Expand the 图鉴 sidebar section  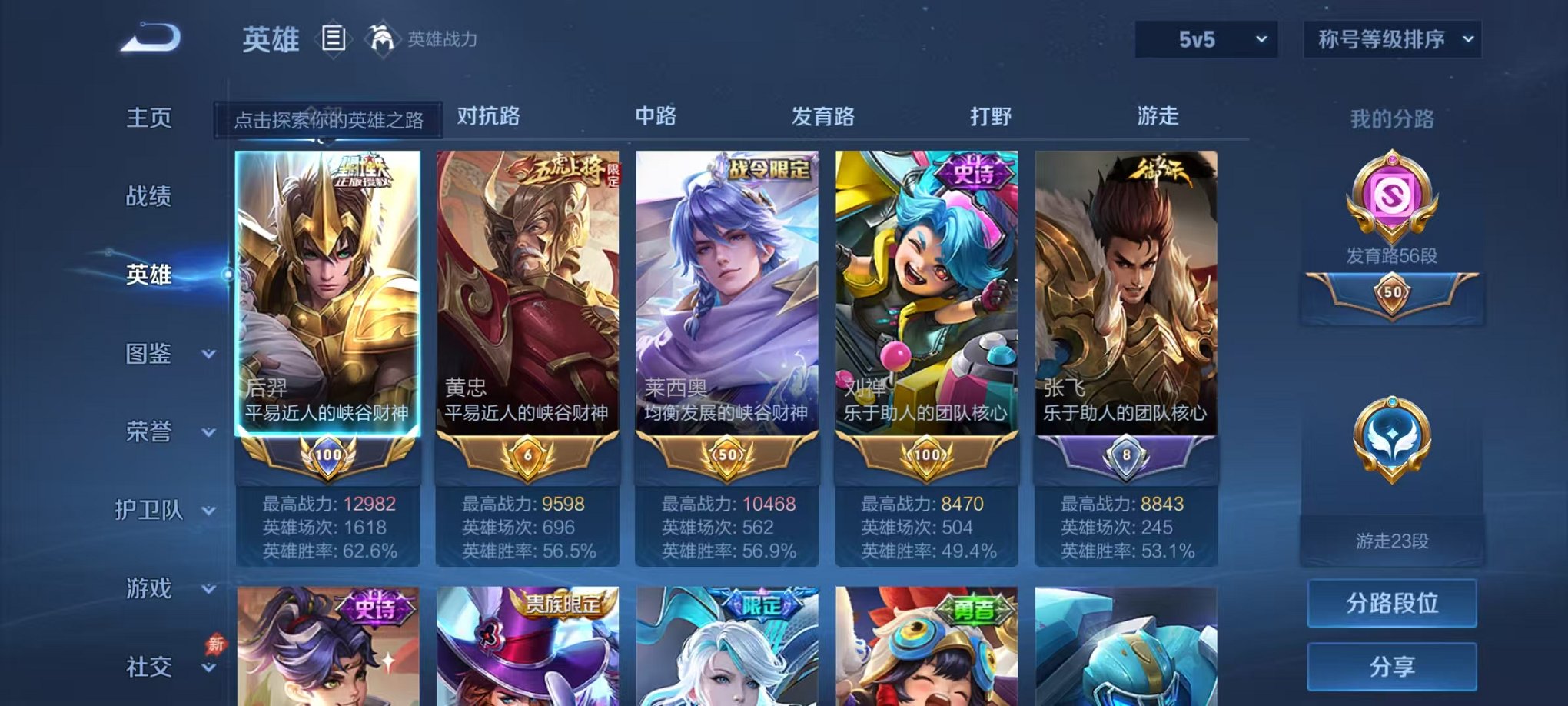point(151,355)
